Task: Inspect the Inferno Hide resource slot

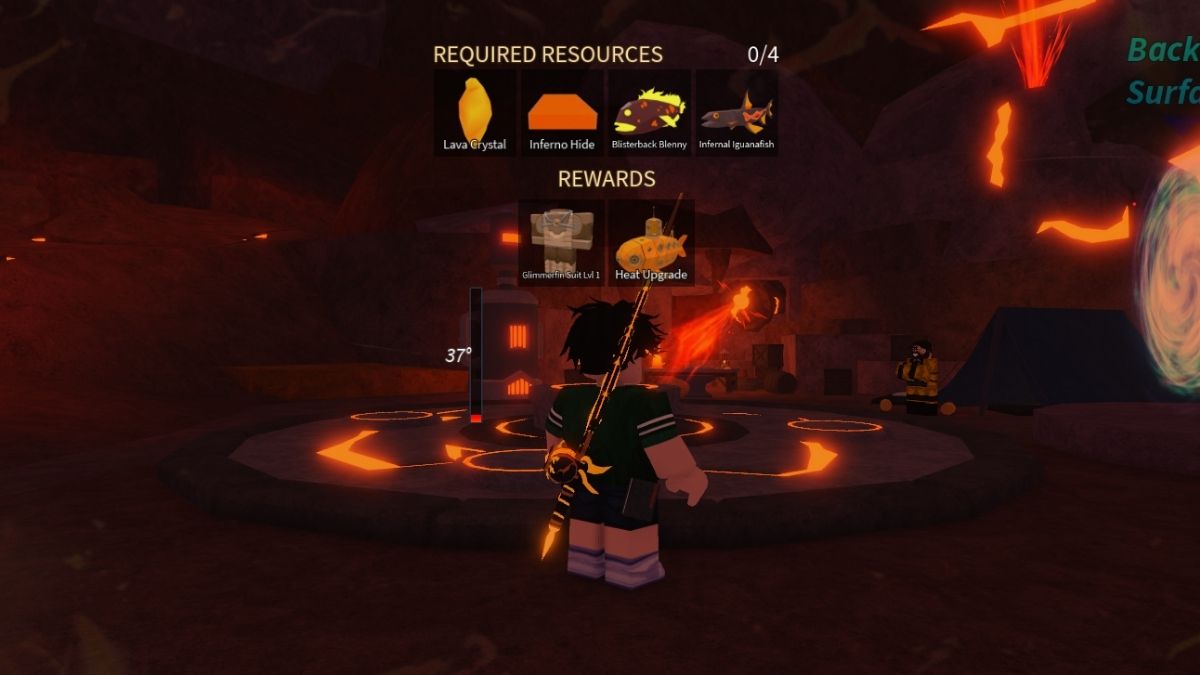Action: tap(562, 113)
